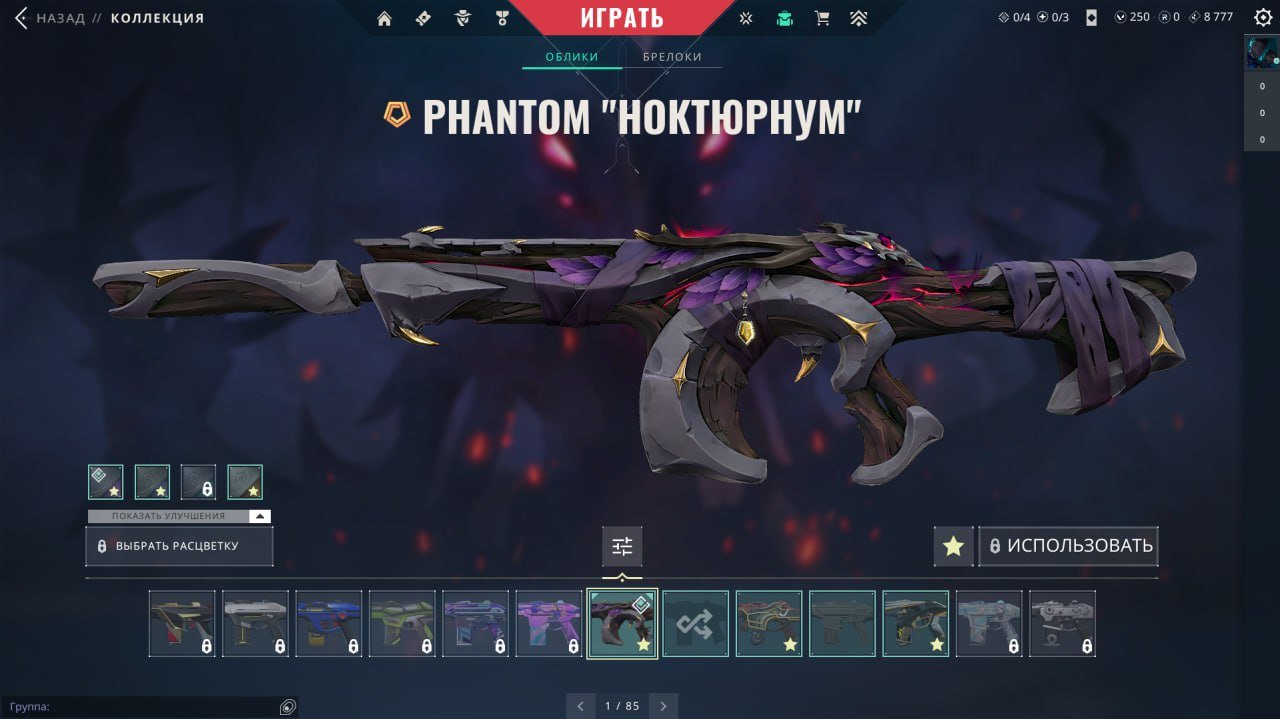Go to the previous skins page
This screenshot has height=719, width=1280.
580,706
